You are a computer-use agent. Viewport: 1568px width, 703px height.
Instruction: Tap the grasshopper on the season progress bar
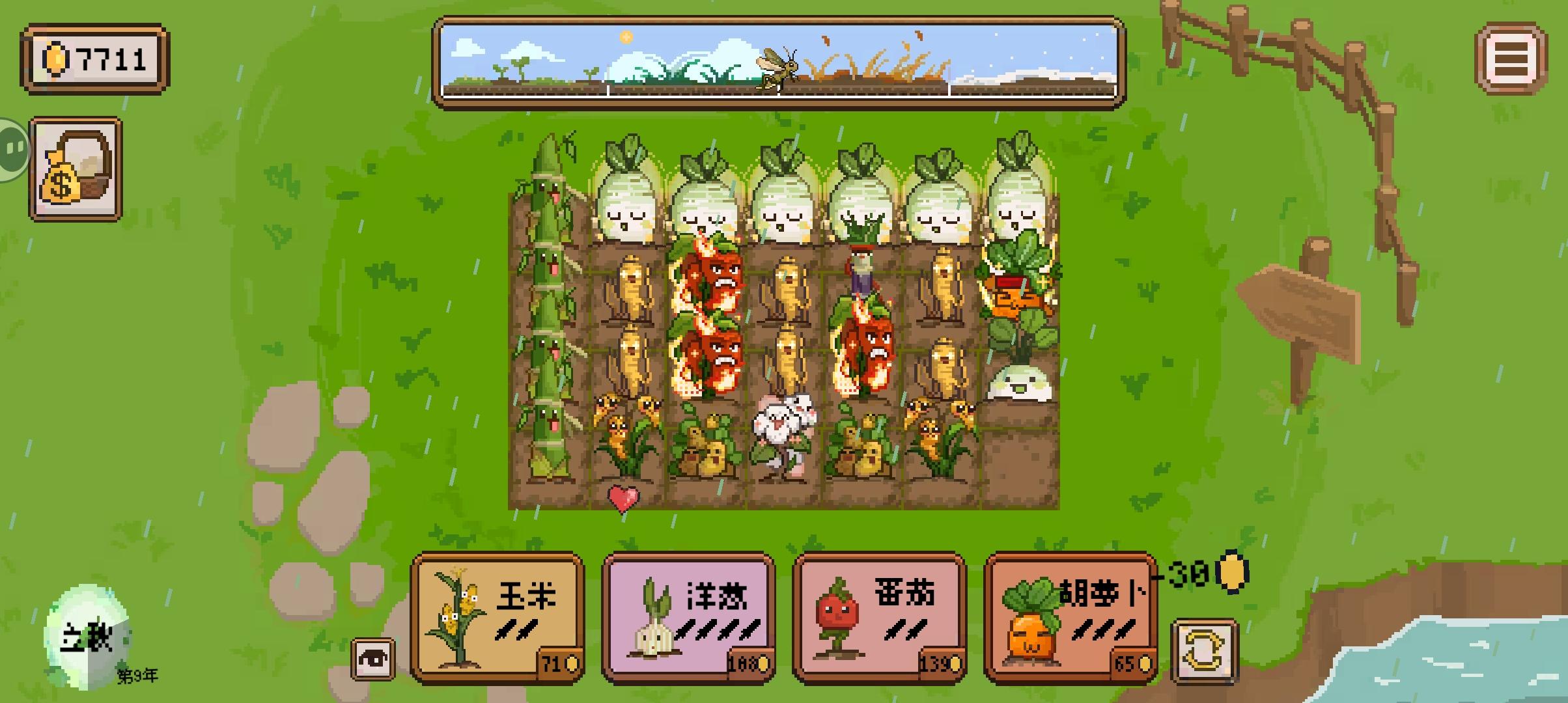tap(777, 65)
